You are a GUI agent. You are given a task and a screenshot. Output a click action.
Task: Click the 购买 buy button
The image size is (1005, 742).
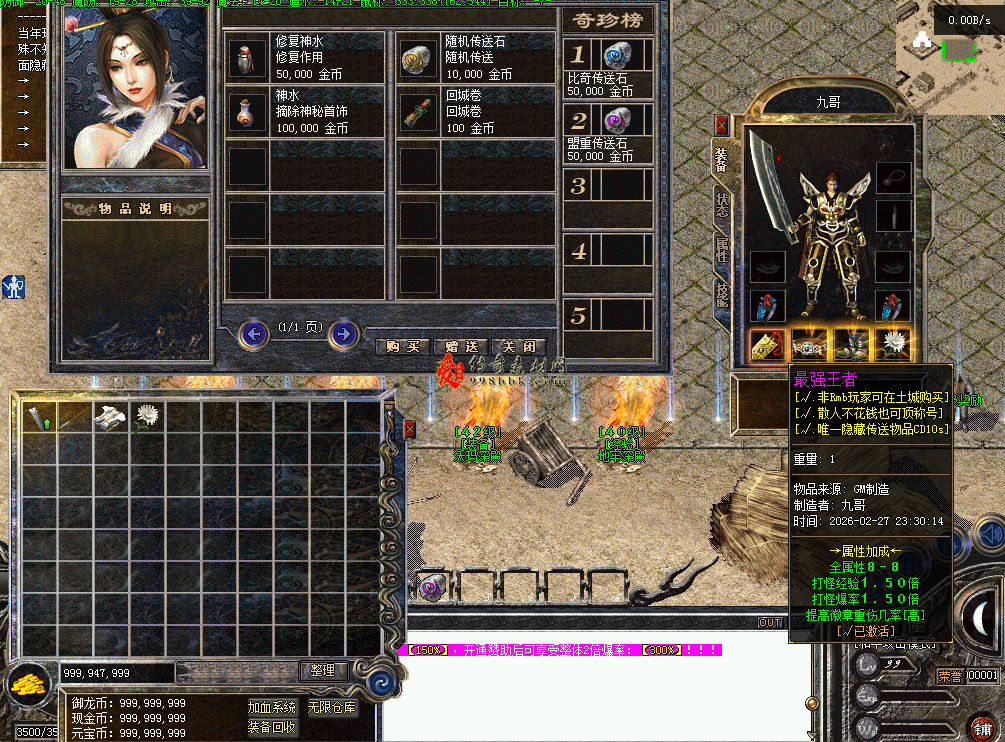[403, 347]
